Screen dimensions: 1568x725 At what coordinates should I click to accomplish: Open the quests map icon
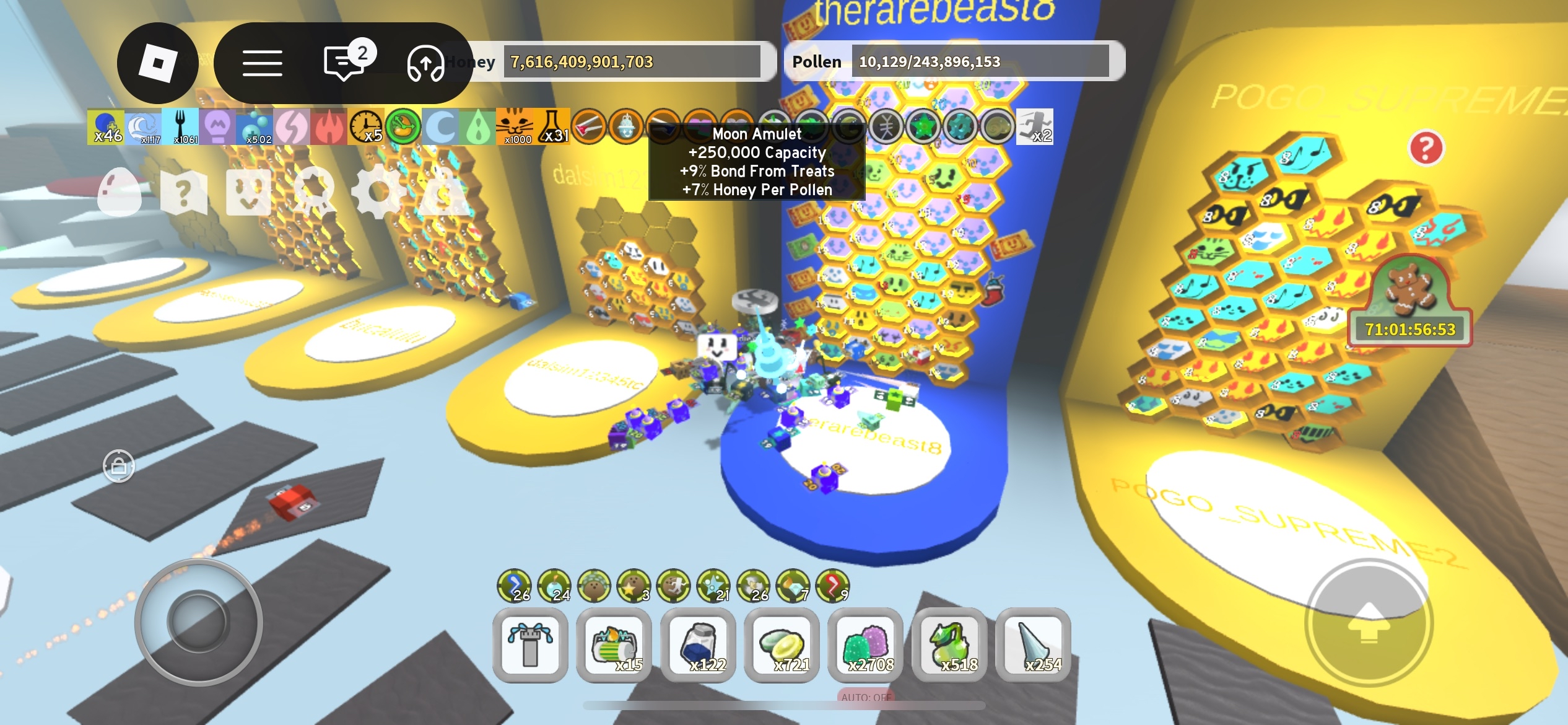[183, 192]
